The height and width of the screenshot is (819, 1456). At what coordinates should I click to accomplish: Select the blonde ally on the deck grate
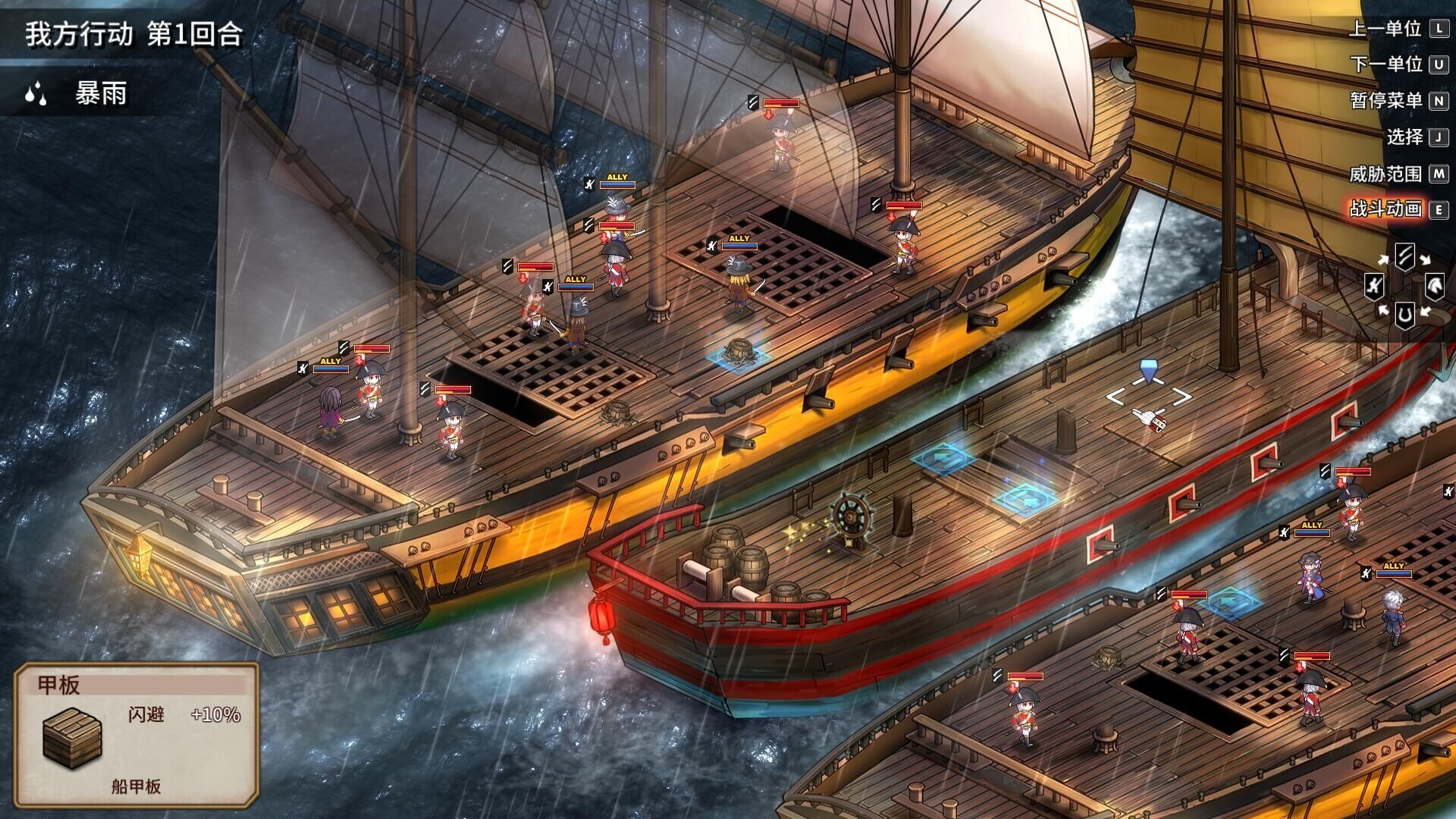click(739, 285)
